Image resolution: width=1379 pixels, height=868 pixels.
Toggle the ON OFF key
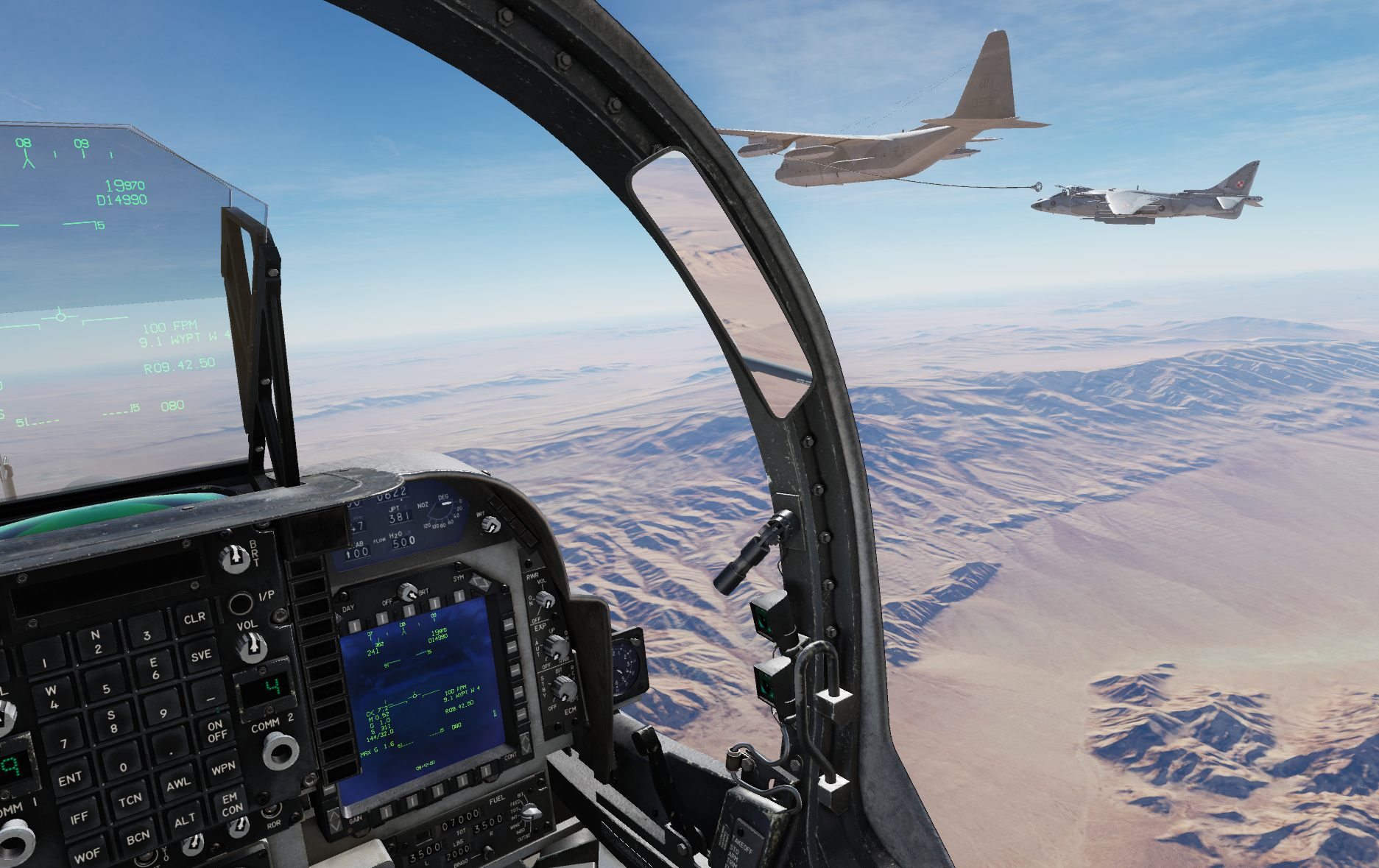(216, 731)
